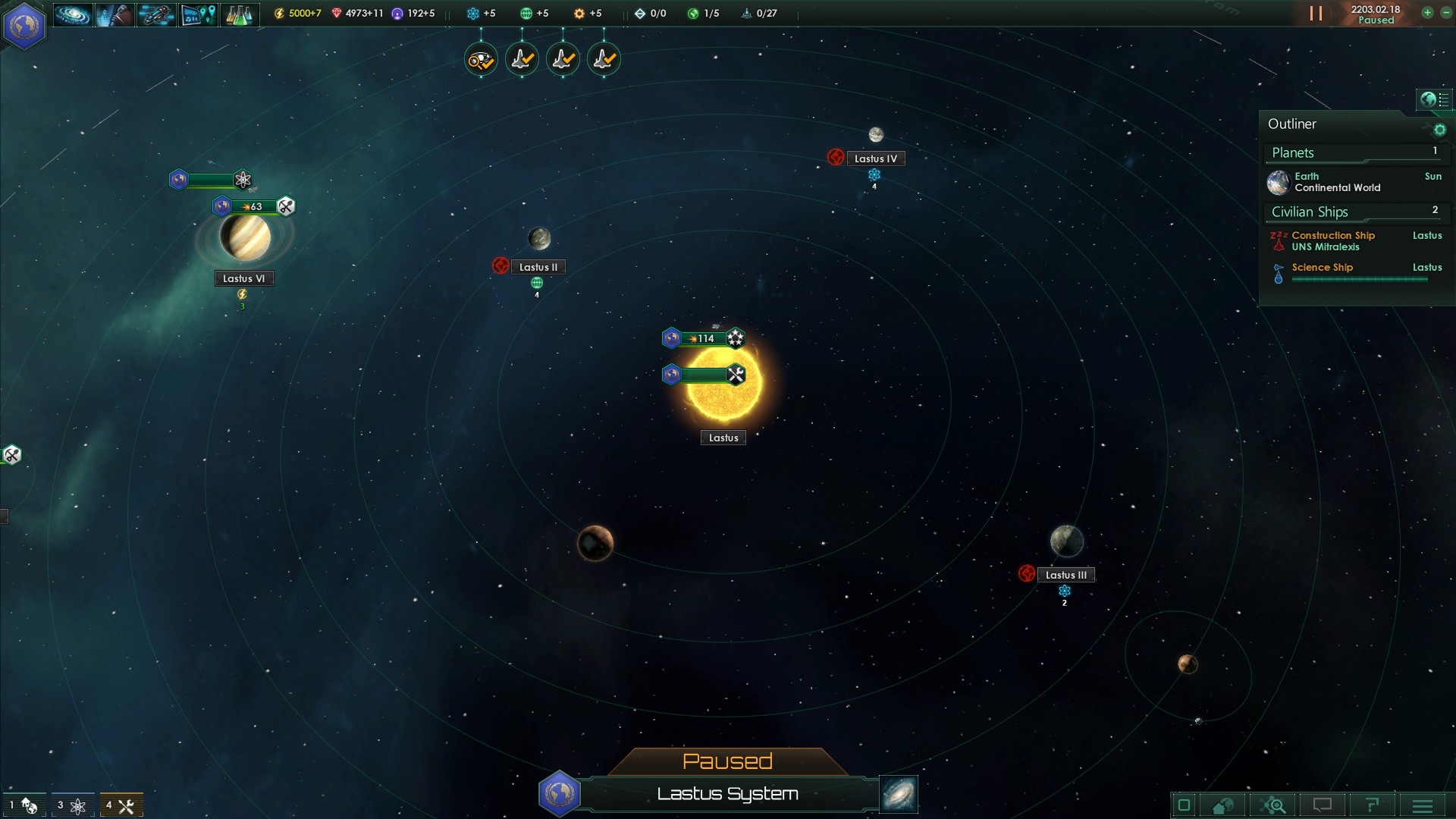
Task: Open the main menu hamburger button
Action: coord(1422,805)
